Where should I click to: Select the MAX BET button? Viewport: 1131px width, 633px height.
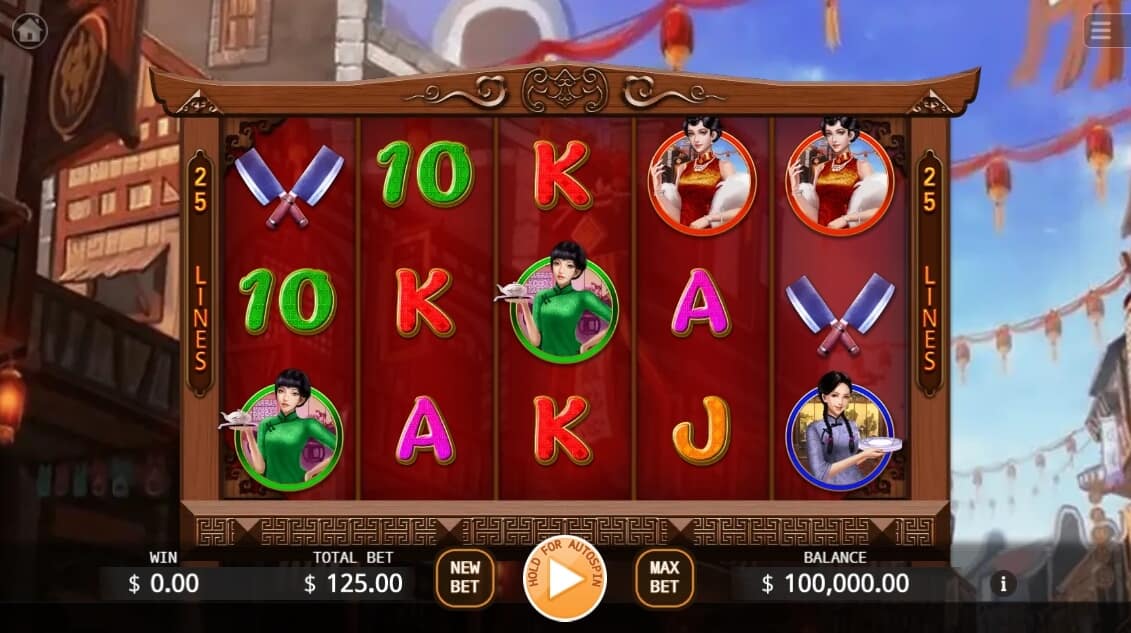(664, 578)
